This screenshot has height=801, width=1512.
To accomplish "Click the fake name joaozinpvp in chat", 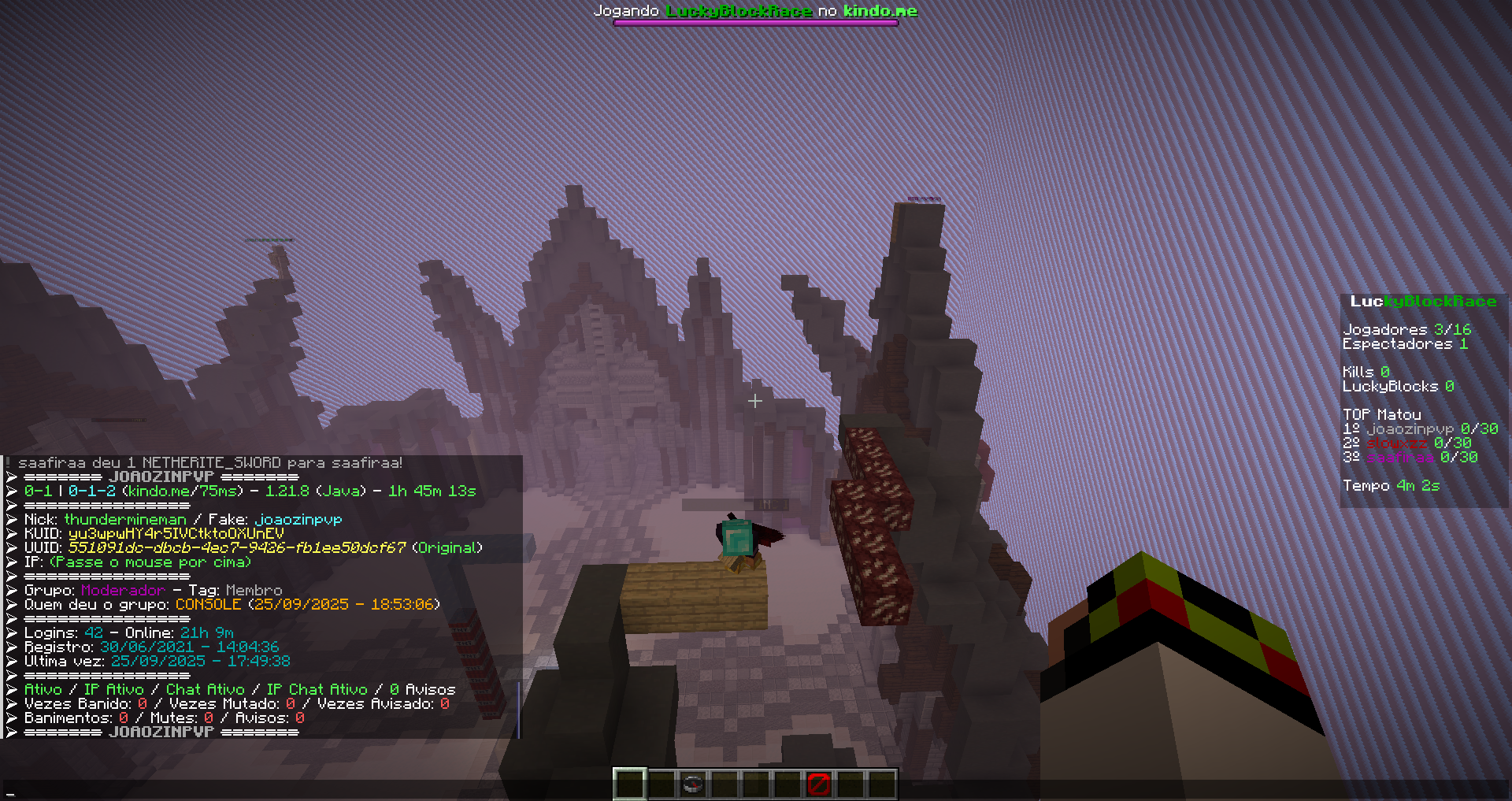I will coord(298,519).
